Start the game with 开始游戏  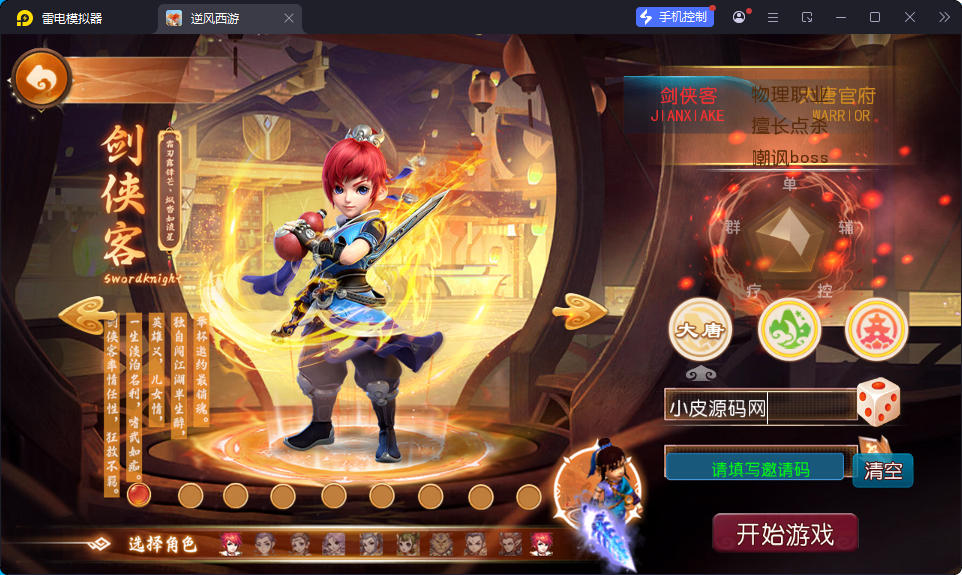(785, 533)
